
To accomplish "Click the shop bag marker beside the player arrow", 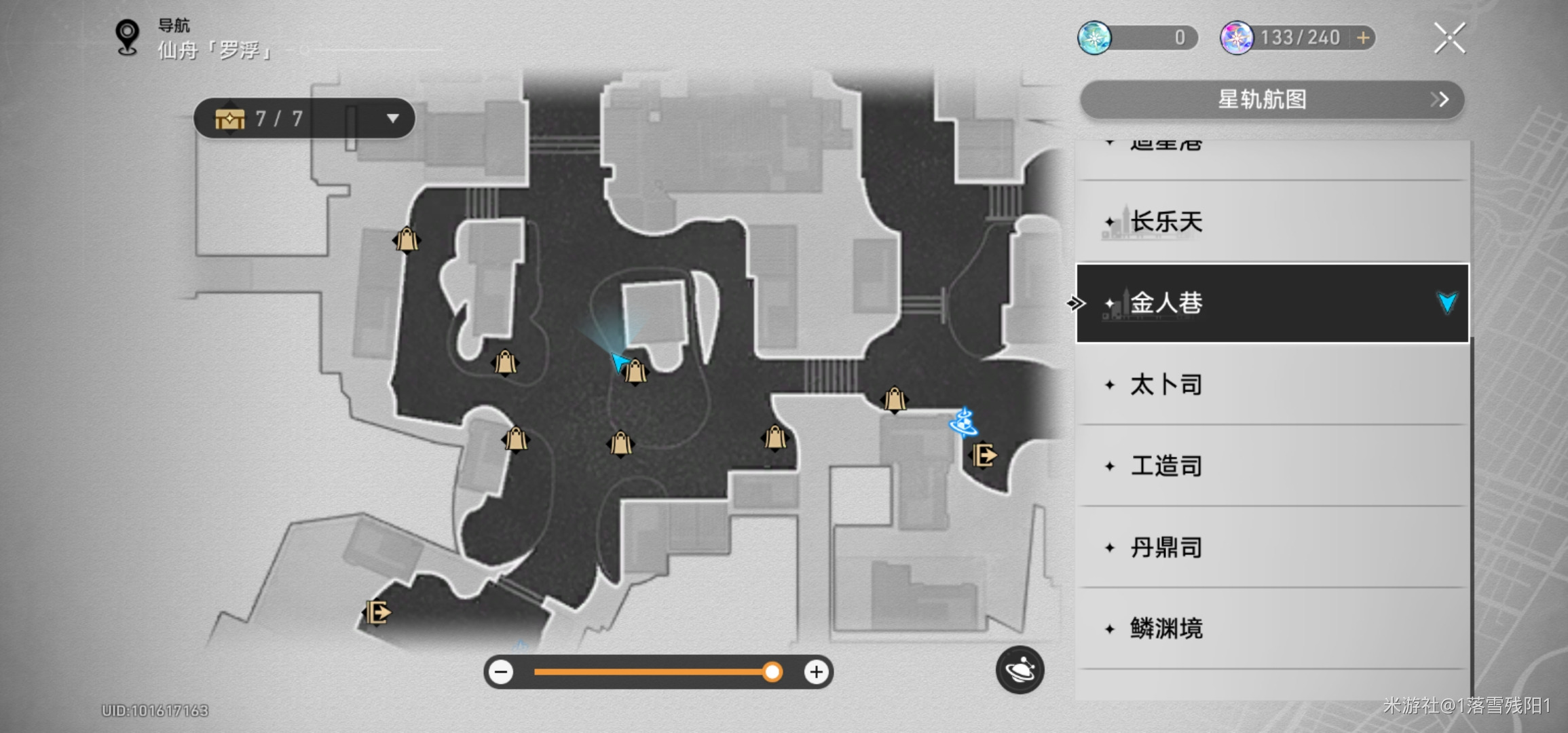I will 635,372.
